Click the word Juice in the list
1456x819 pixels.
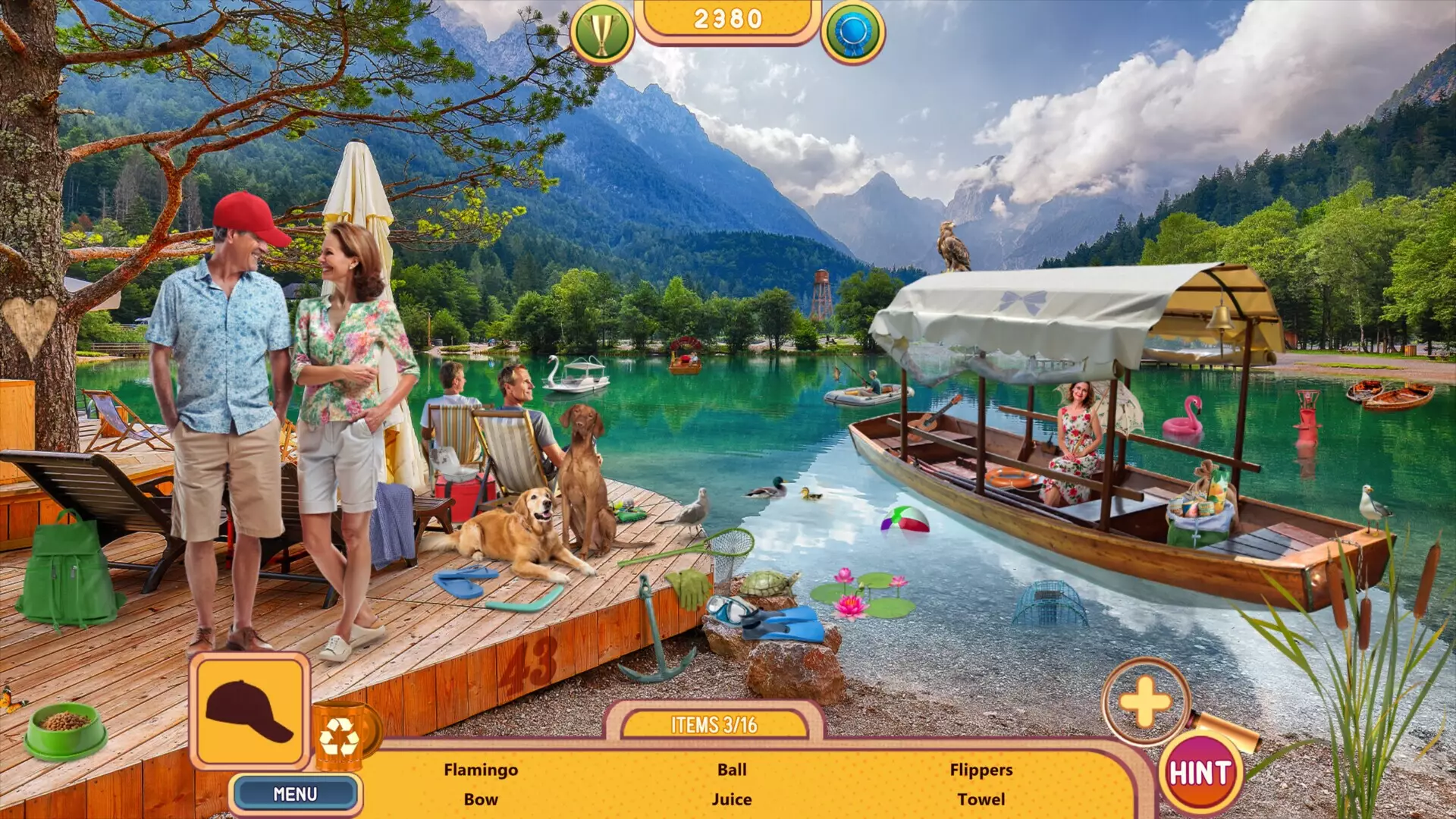click(730, 799)
